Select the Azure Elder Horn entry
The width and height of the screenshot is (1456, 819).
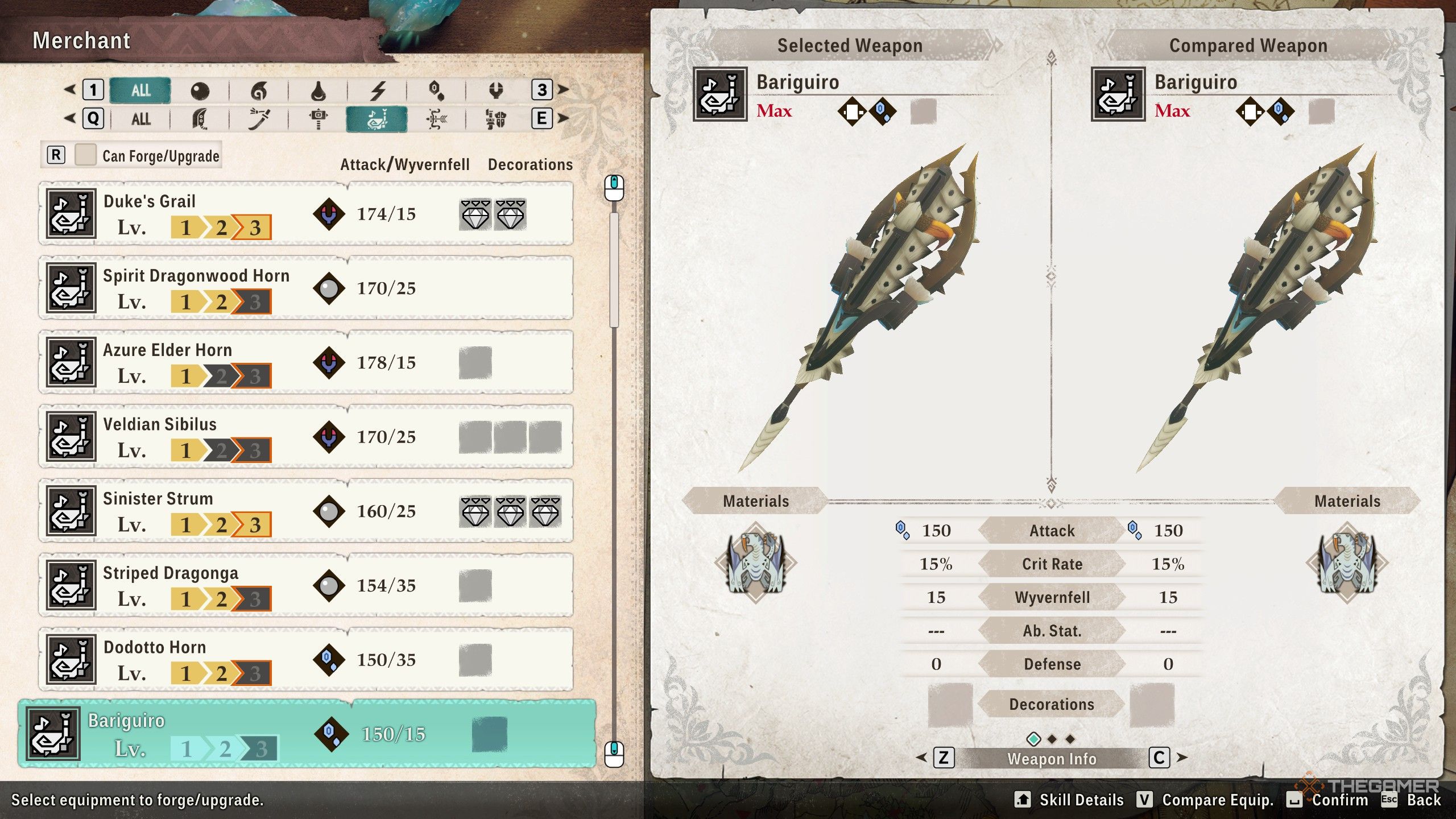coord(306,363)
